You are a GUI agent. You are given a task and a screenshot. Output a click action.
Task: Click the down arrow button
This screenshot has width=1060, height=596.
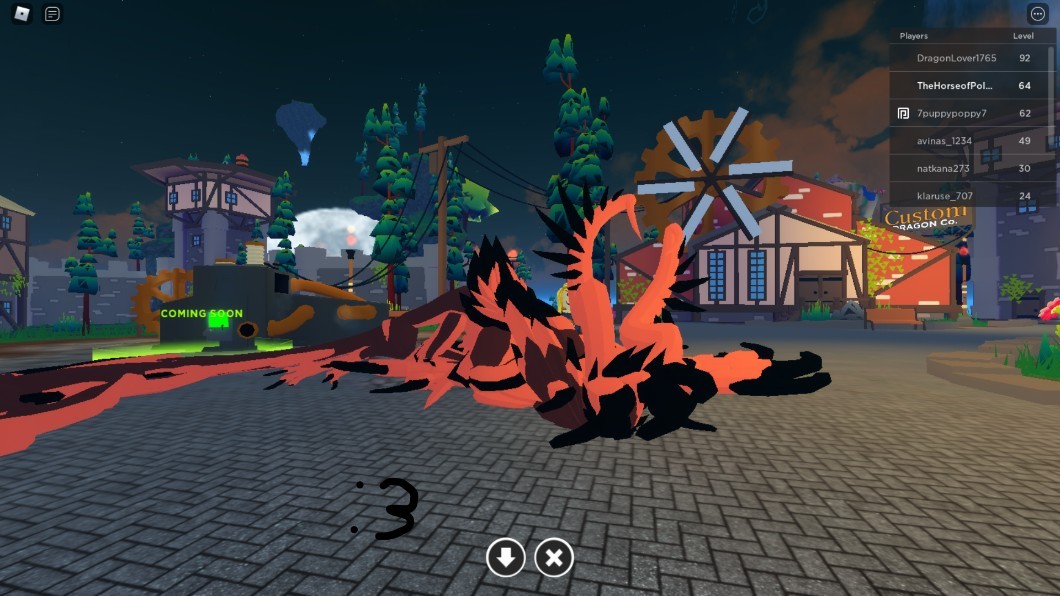click(x=506, y=557)
